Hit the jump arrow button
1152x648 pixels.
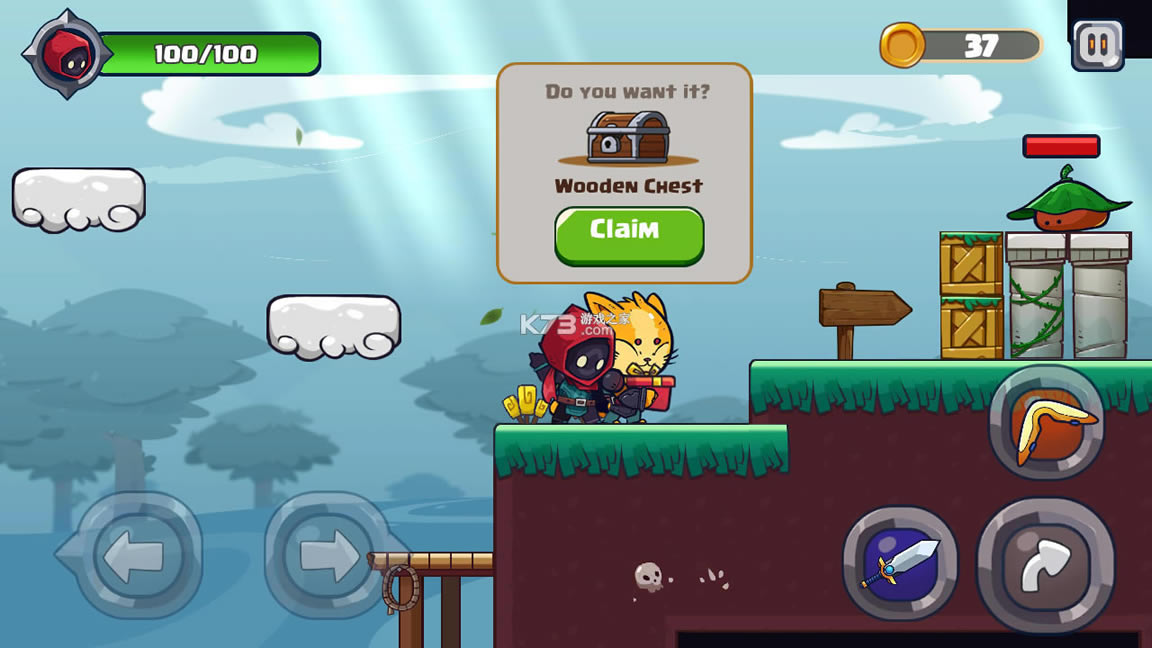point(1045,565)
